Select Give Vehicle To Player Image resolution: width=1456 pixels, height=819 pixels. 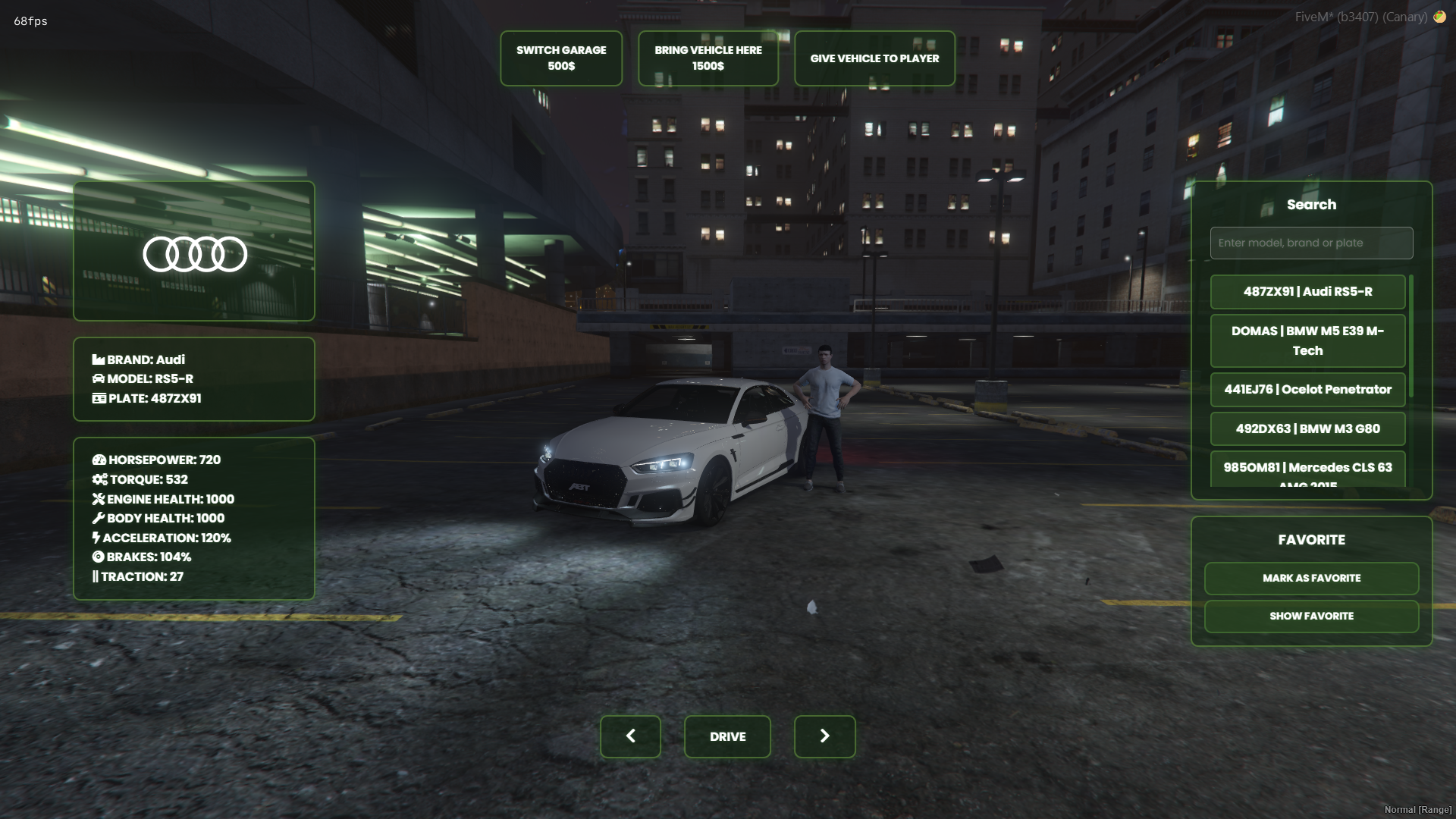click(874, 58)
